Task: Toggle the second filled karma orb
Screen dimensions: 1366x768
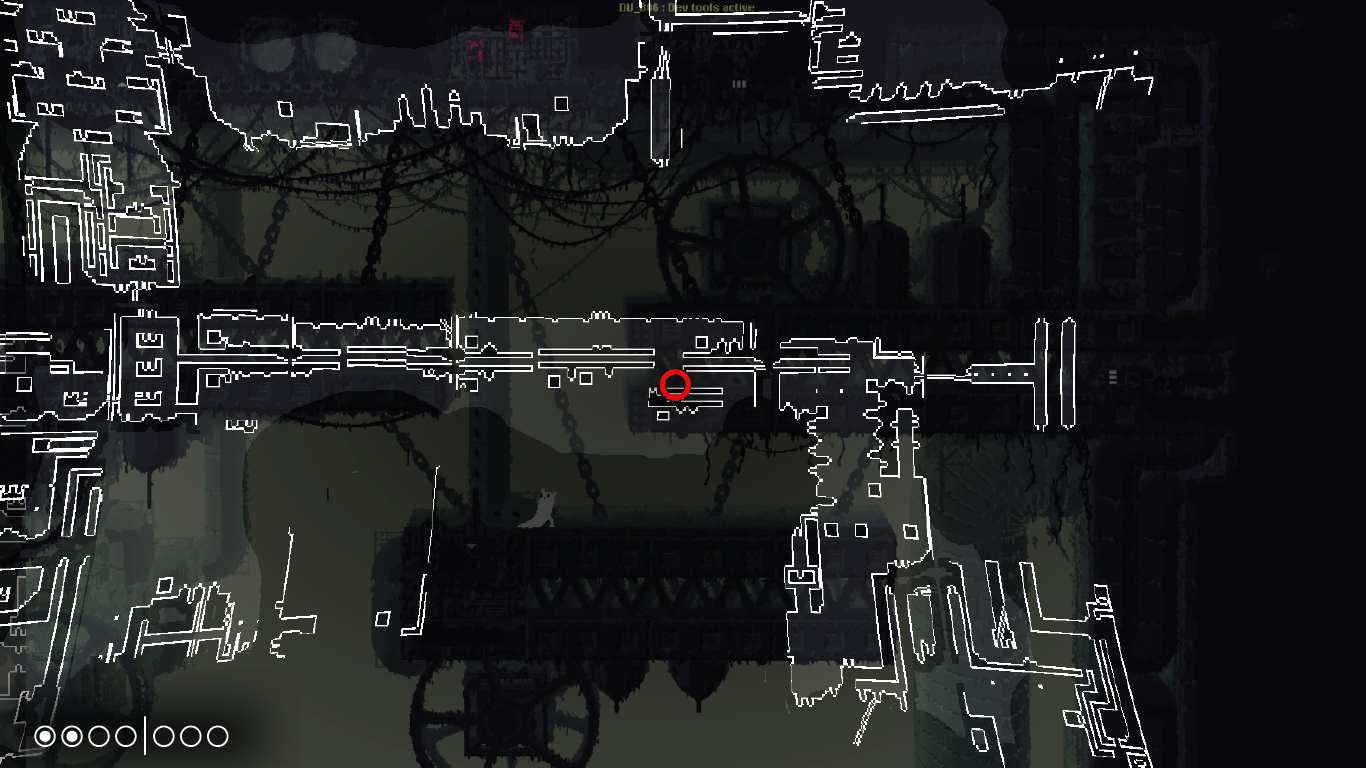Action: (71, 735)
